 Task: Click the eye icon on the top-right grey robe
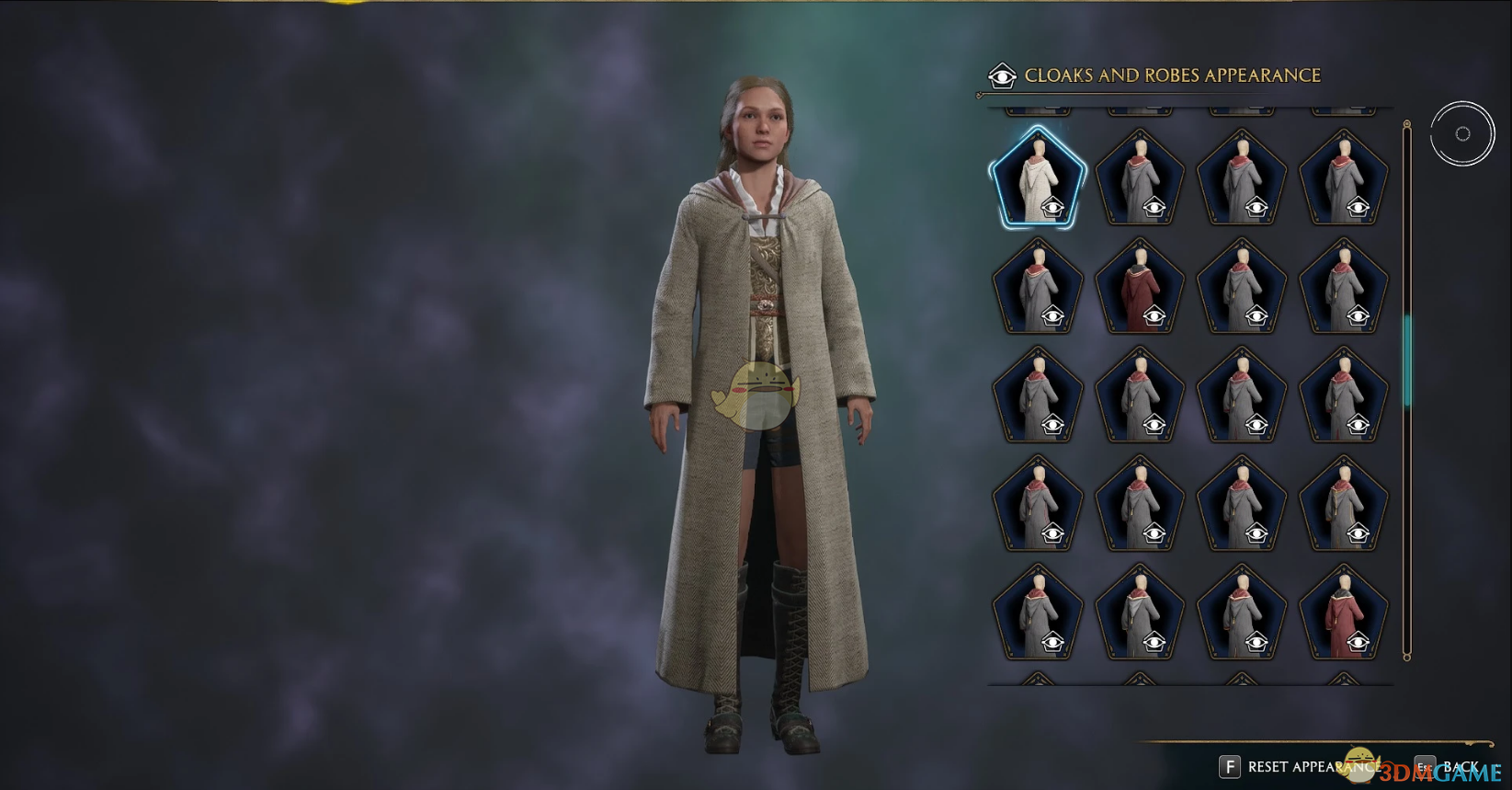tap(1356, 207)
